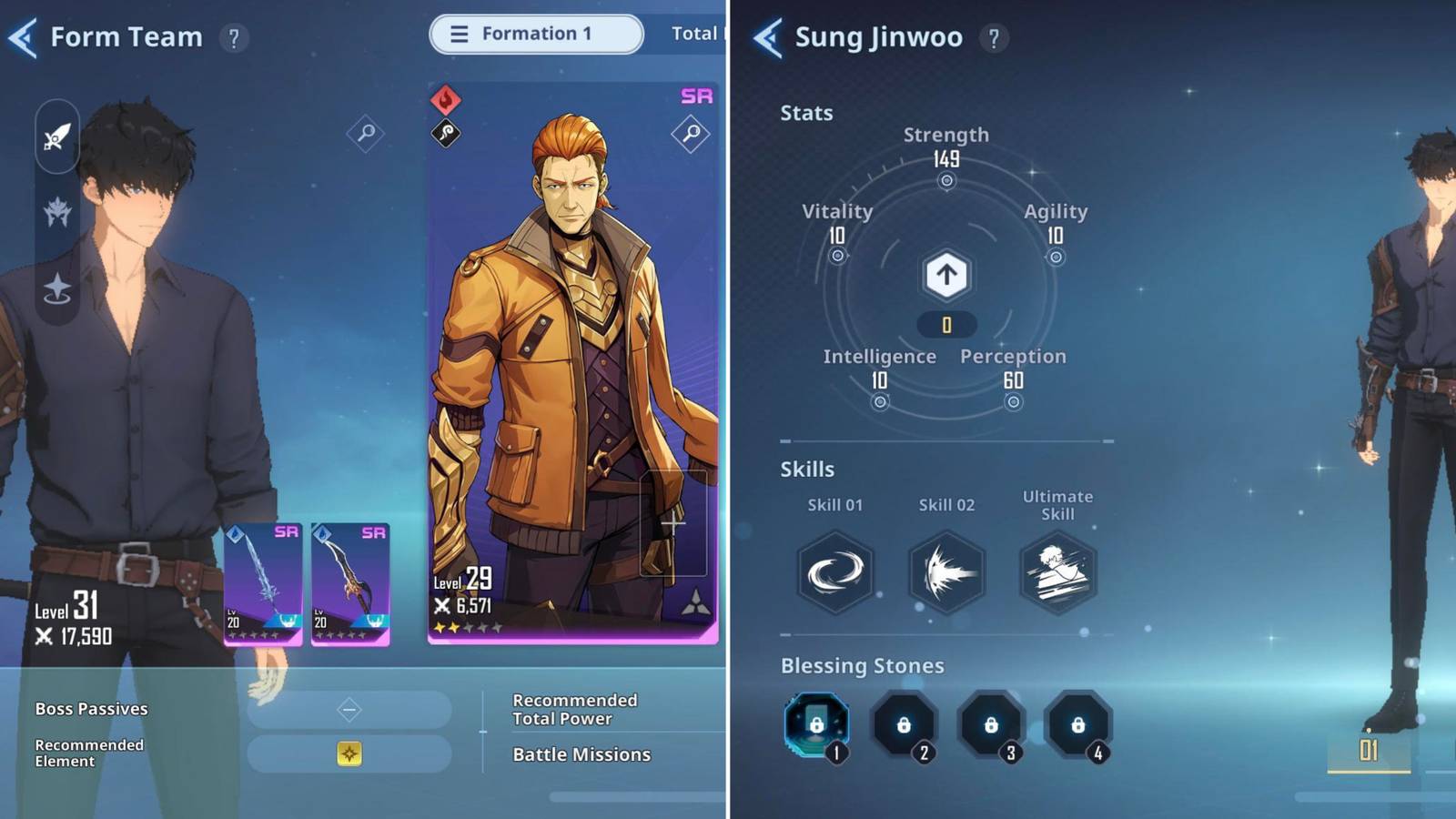Switch to the Total Power tab
The height and width of the screenshot is (819, 1456).
point(701,34)
